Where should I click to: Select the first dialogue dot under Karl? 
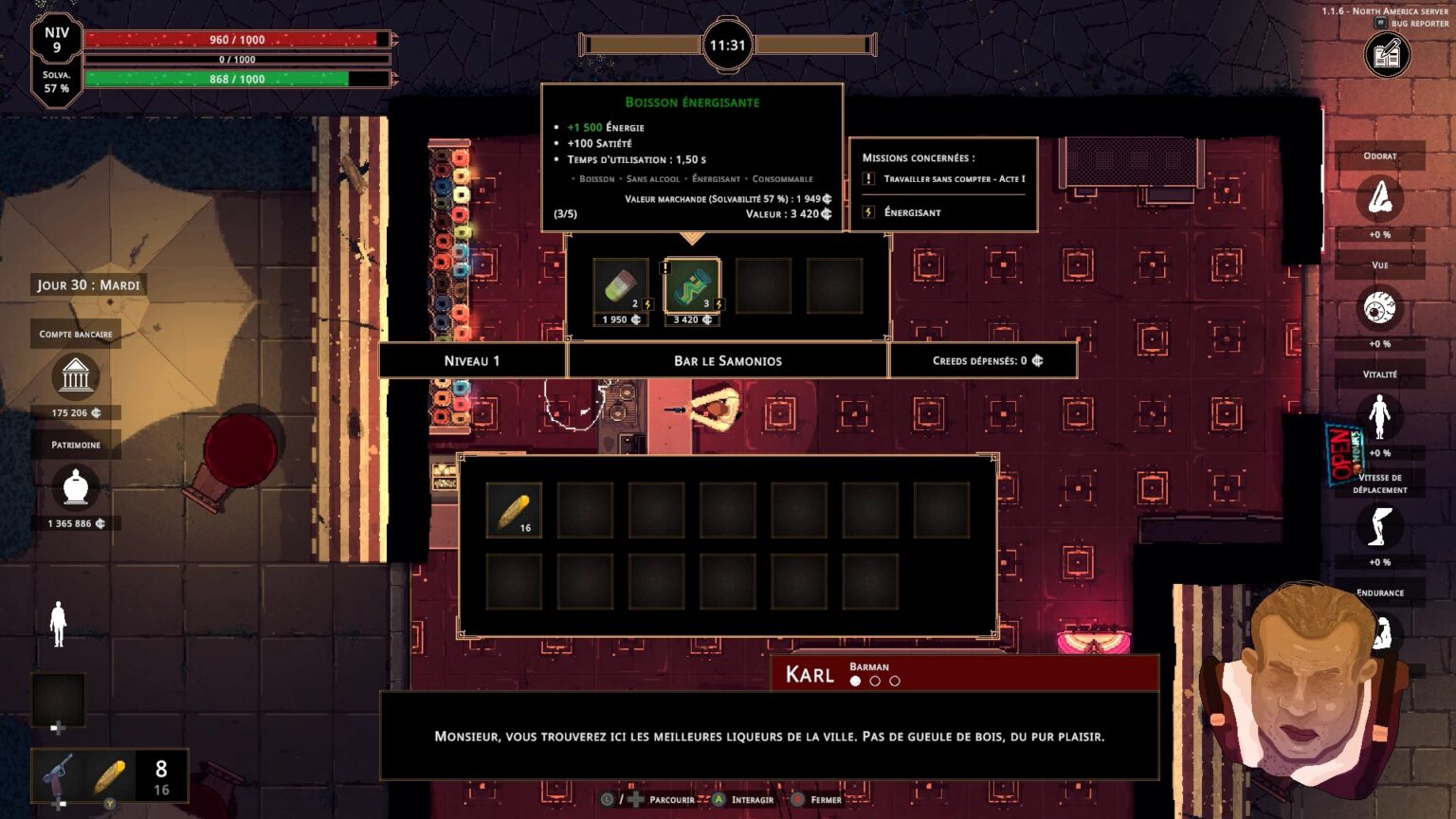click(x=854, y=679)
